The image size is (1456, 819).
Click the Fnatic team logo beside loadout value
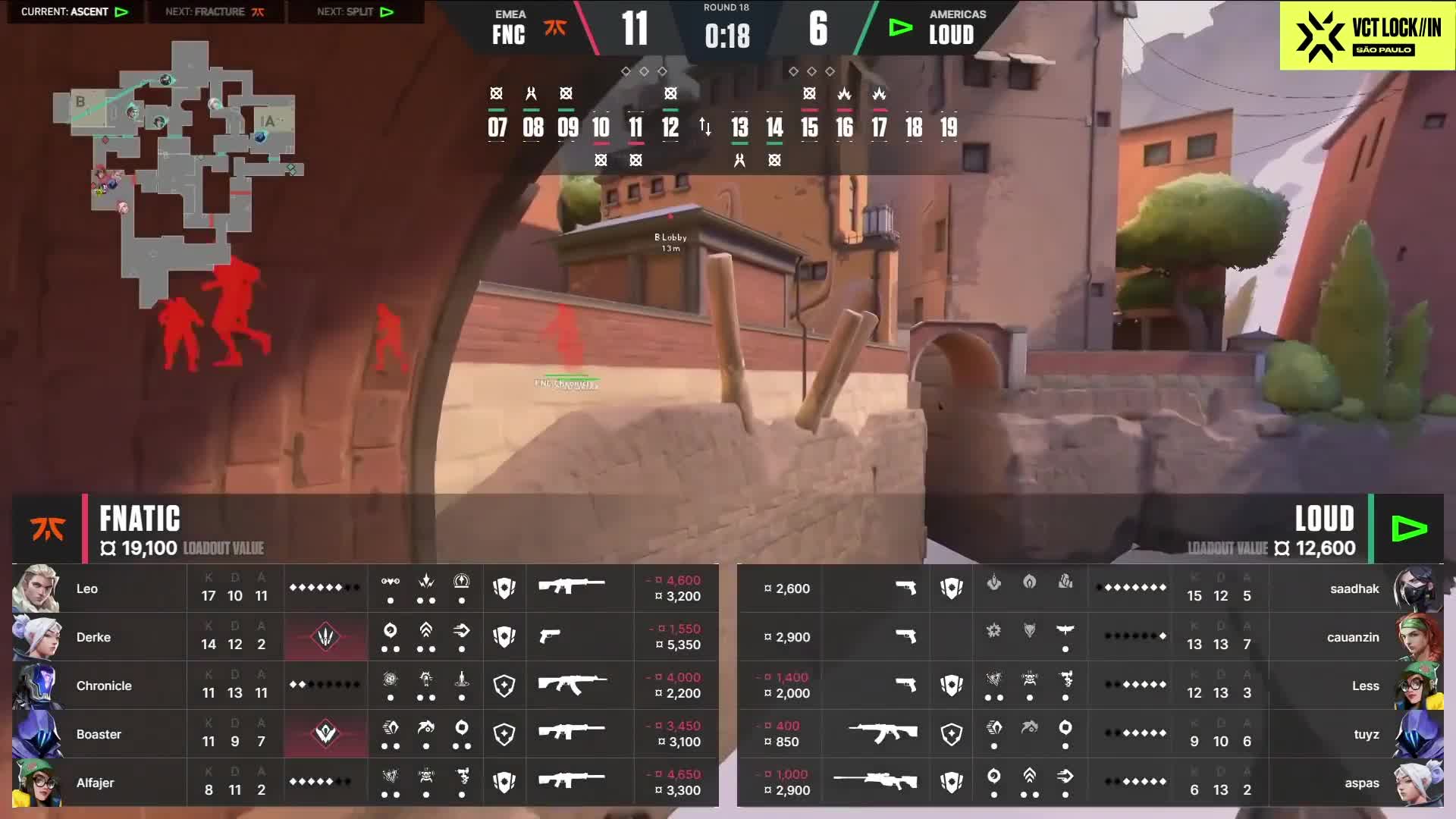tap(47, 529)
